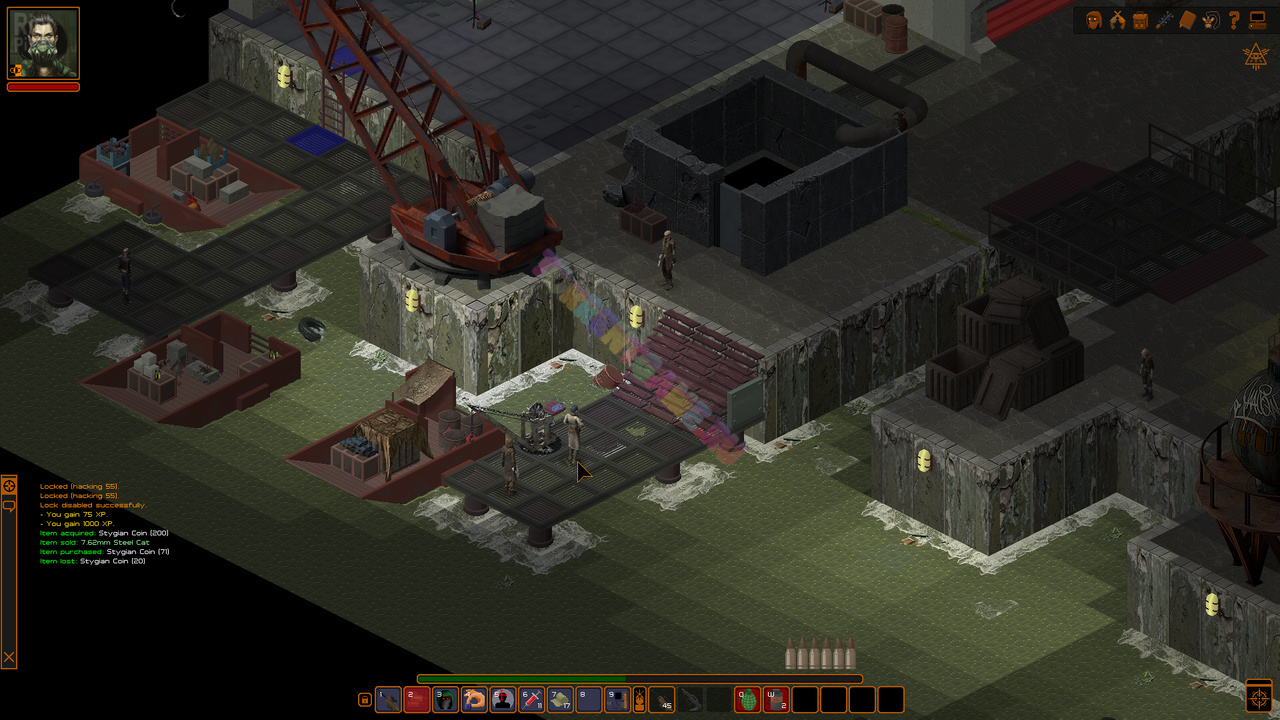Viewport: 1280px width, 720px height.
Task: Select the canister grenade in slot W
Action: pyautogui.click(x=776, y=700)
